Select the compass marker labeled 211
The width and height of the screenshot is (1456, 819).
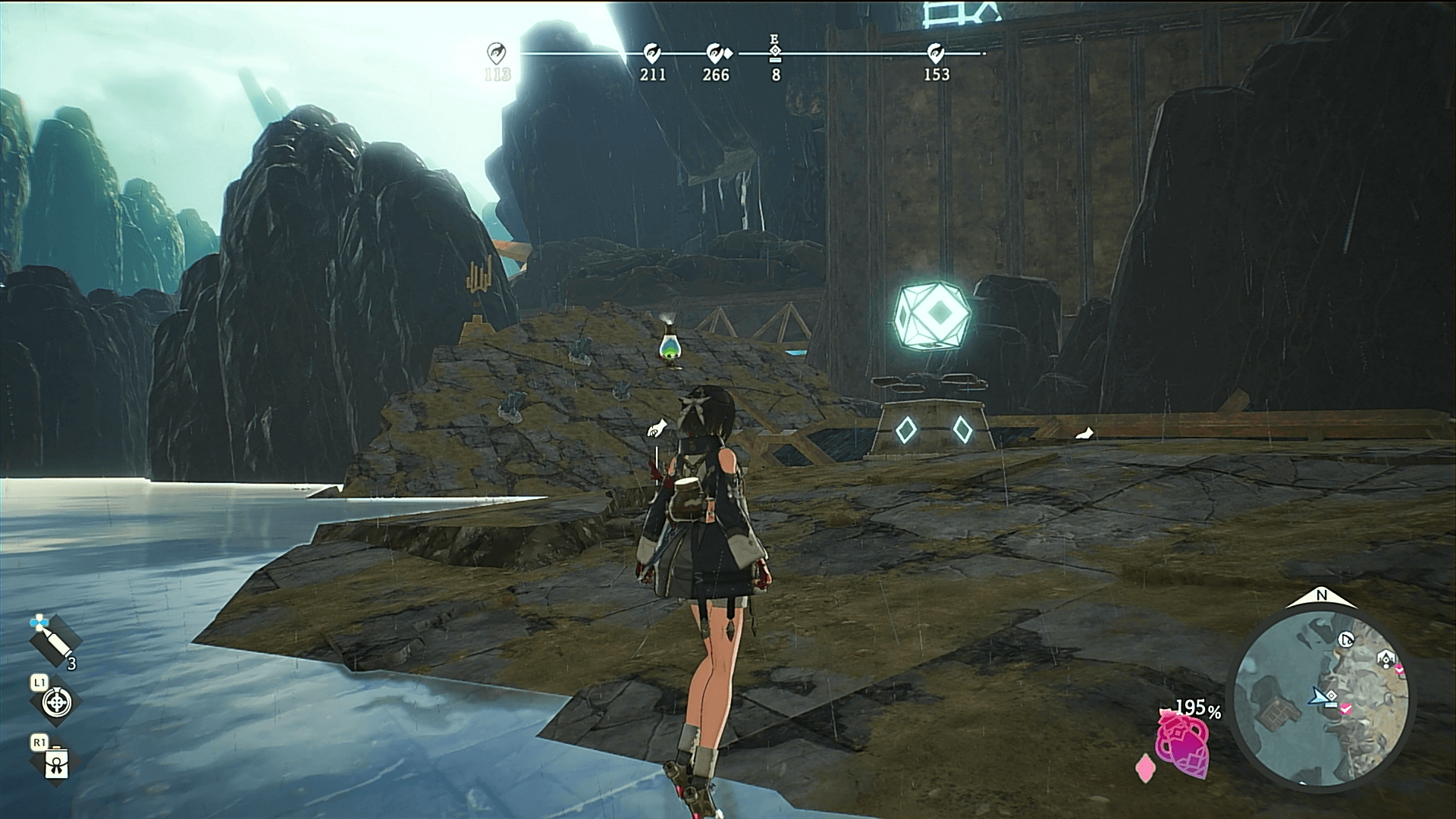coord(651,53)
